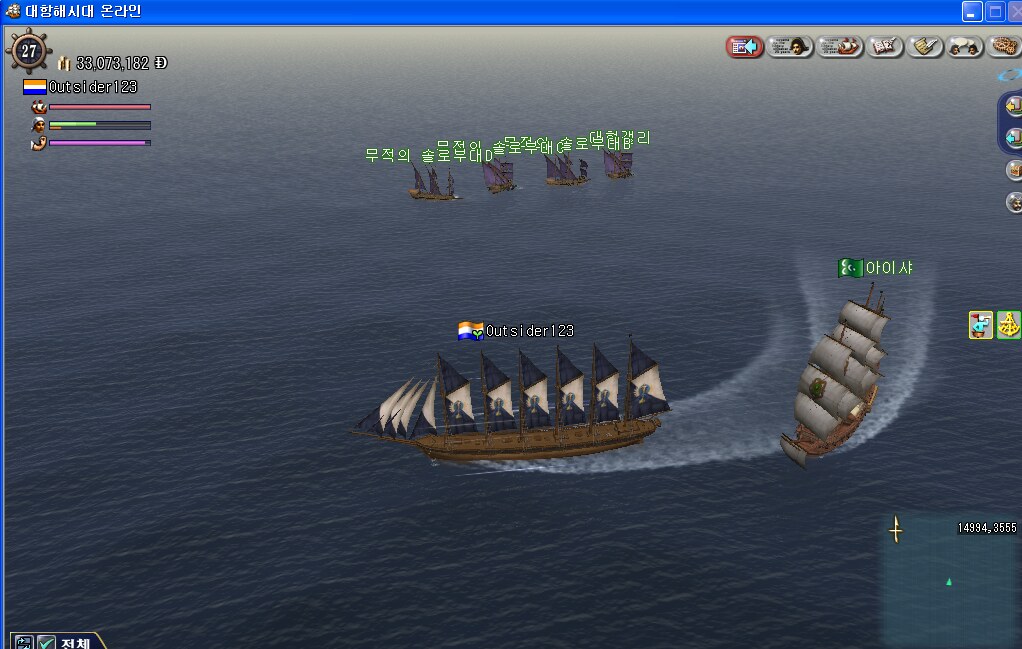Activate the lookout spyglass skill icon
The width and height of the screenshot is (1022, 649).
coord(981,325)
